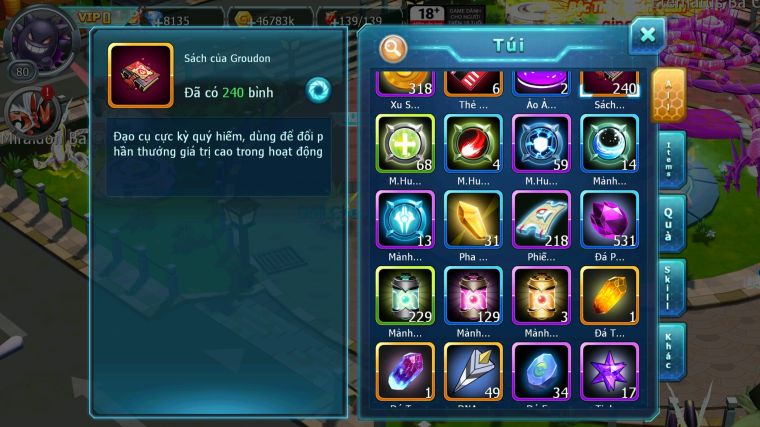Viewport: 760px width, 427px height.
Task: Select the pink canister item with 129
Action: click(x=473, y=295)
